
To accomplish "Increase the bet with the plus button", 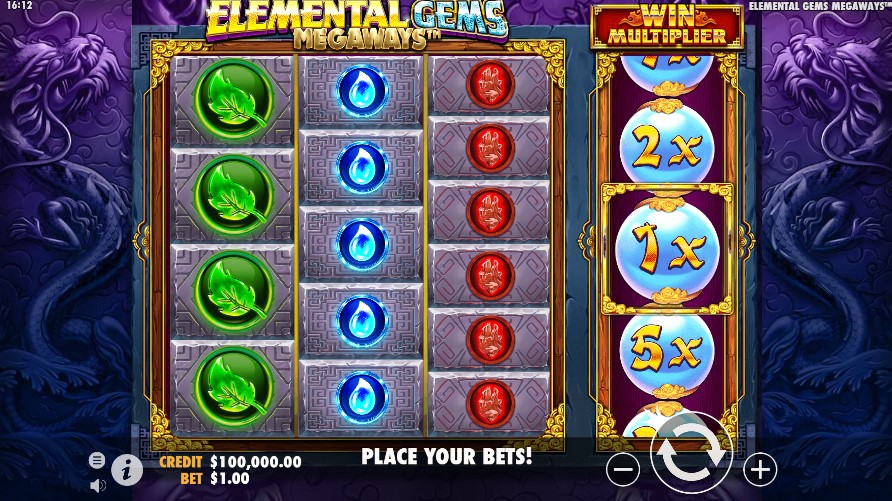I will [760, 468].
